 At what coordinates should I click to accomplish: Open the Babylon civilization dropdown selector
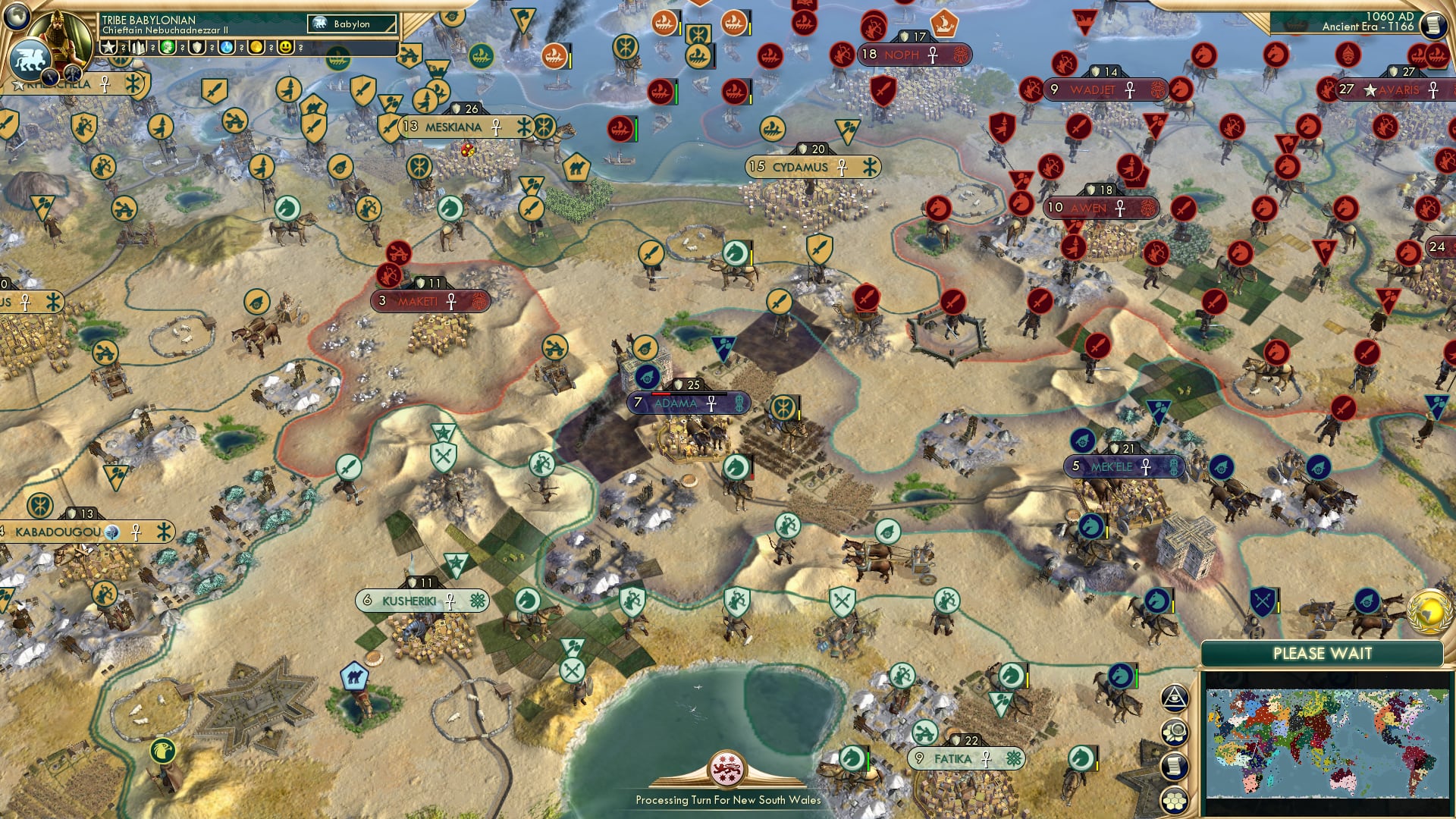tap(353, 24)
